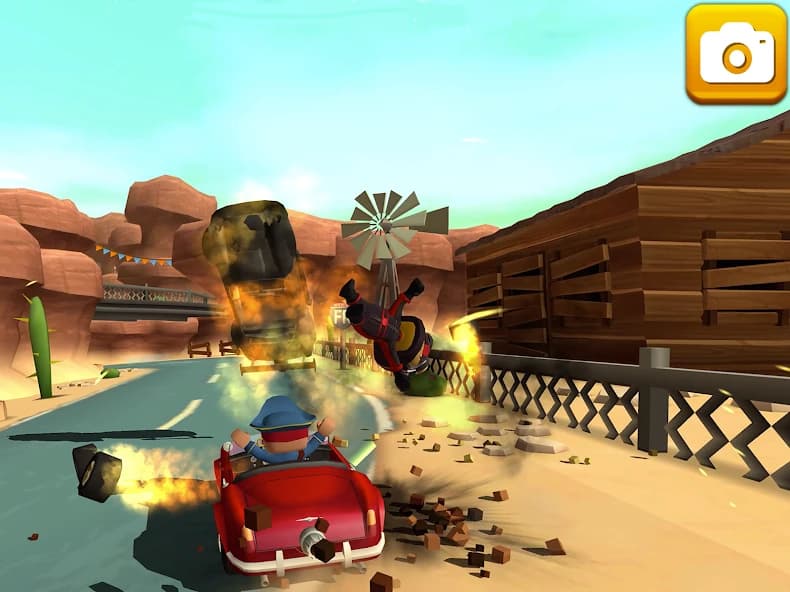Image resolution: width=790 pixels, height=592 pixels.
Task: Tap the orange camera screenshot button
Action: tap(736, 53)
